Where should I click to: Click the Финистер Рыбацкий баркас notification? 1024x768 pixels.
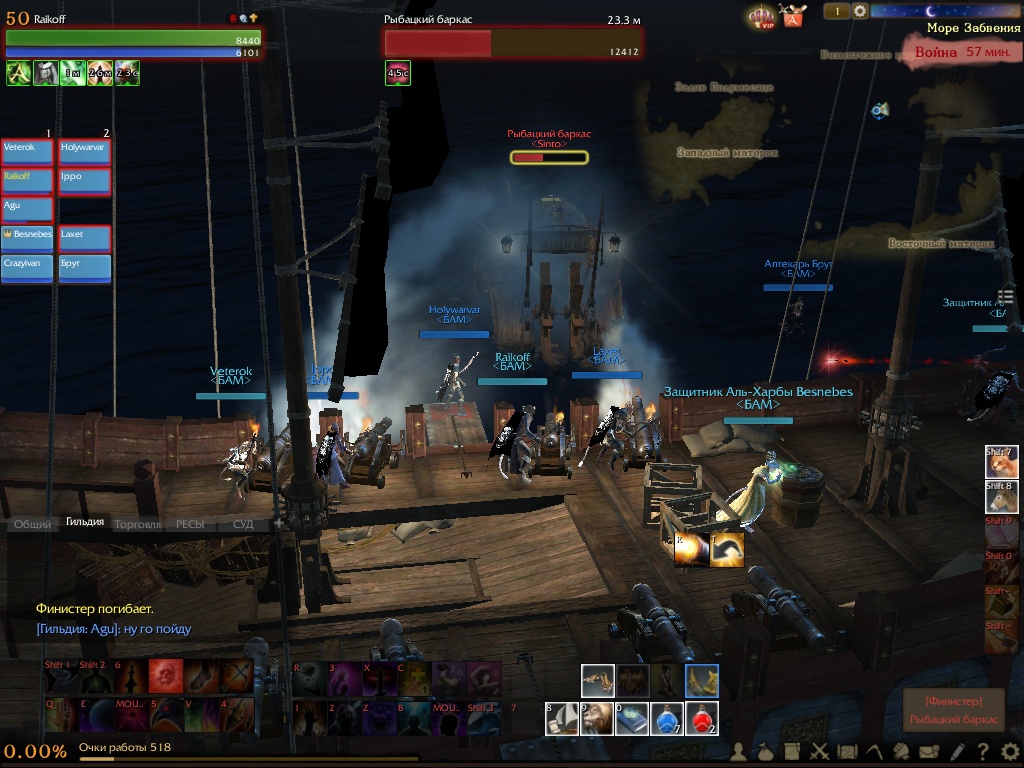click(953, 710)
